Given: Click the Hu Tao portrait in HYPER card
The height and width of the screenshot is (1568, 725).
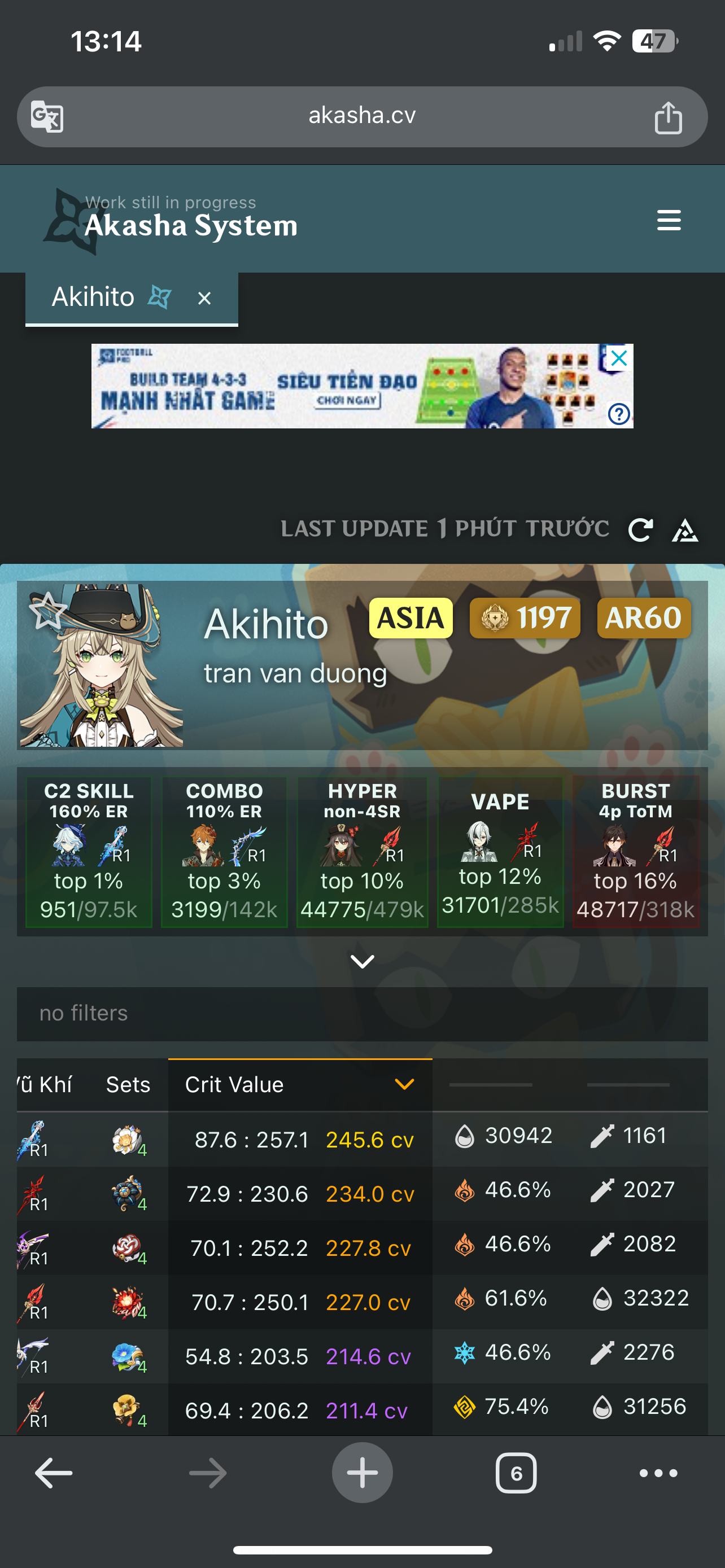Looking at the screenshot, I should click(341, 846).
